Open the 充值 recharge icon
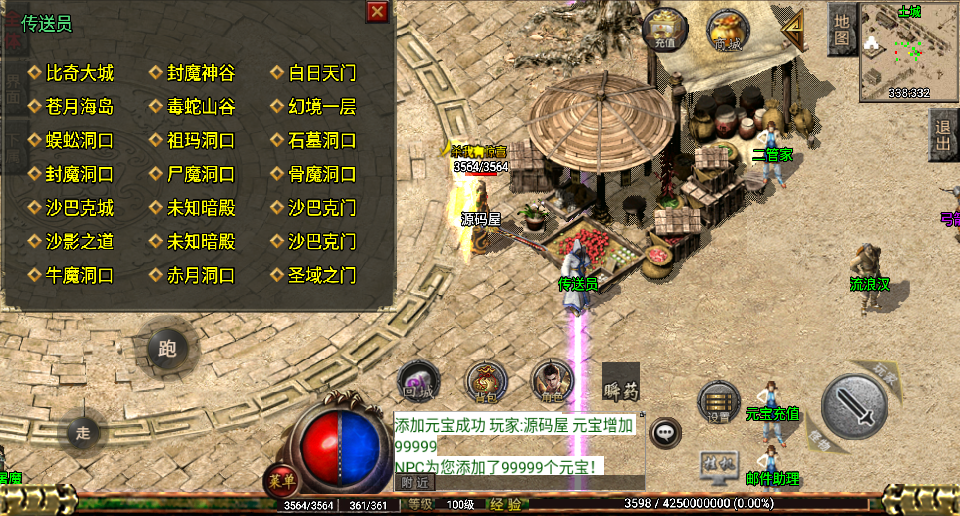Viewport: 960px width, 516px height. (x=666, y=30)
